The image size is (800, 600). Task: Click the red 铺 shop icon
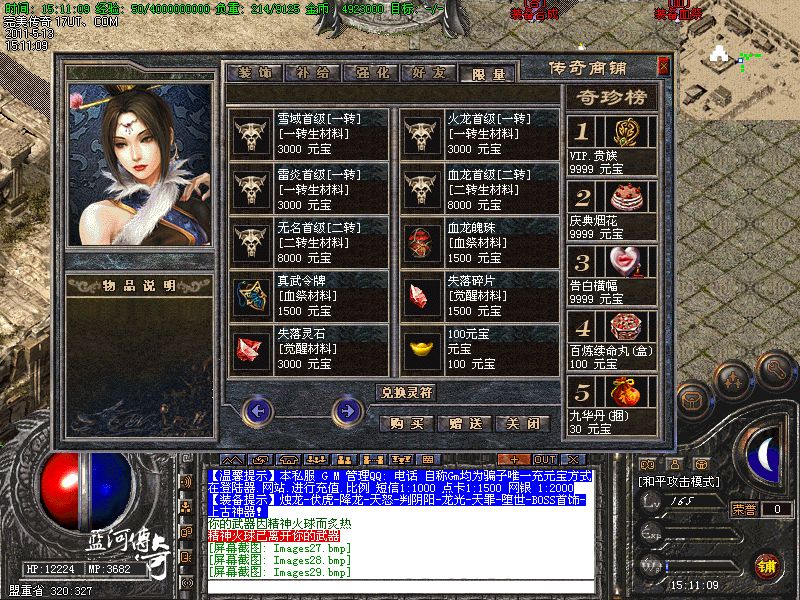click(765, 565)
